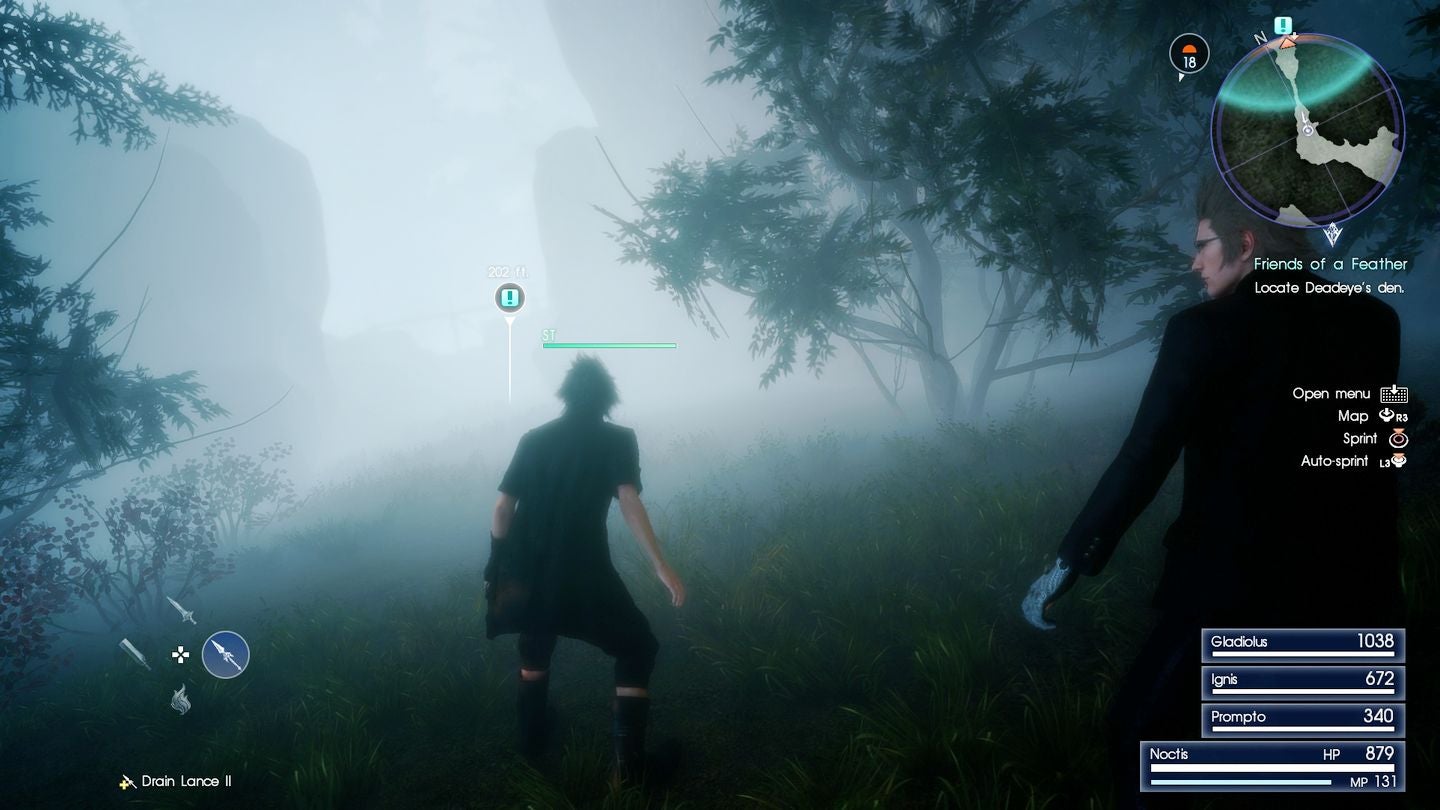Viewport: 1440px width, 810px height.
Task: Click the keyboard icon beside Open menu
Action: point(1394,395)
